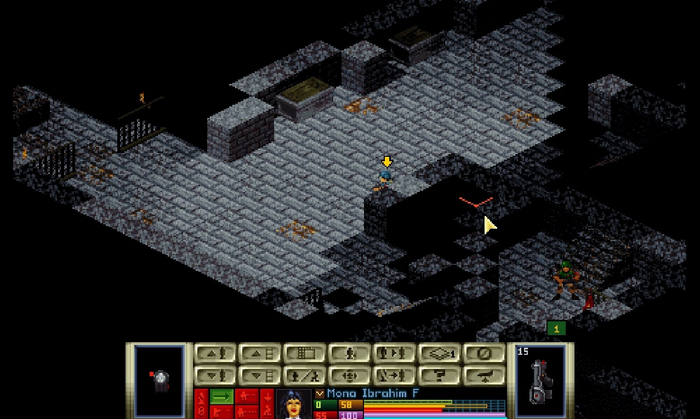Move soldier up one level
The image size is (700, 419).
(215, 353)
